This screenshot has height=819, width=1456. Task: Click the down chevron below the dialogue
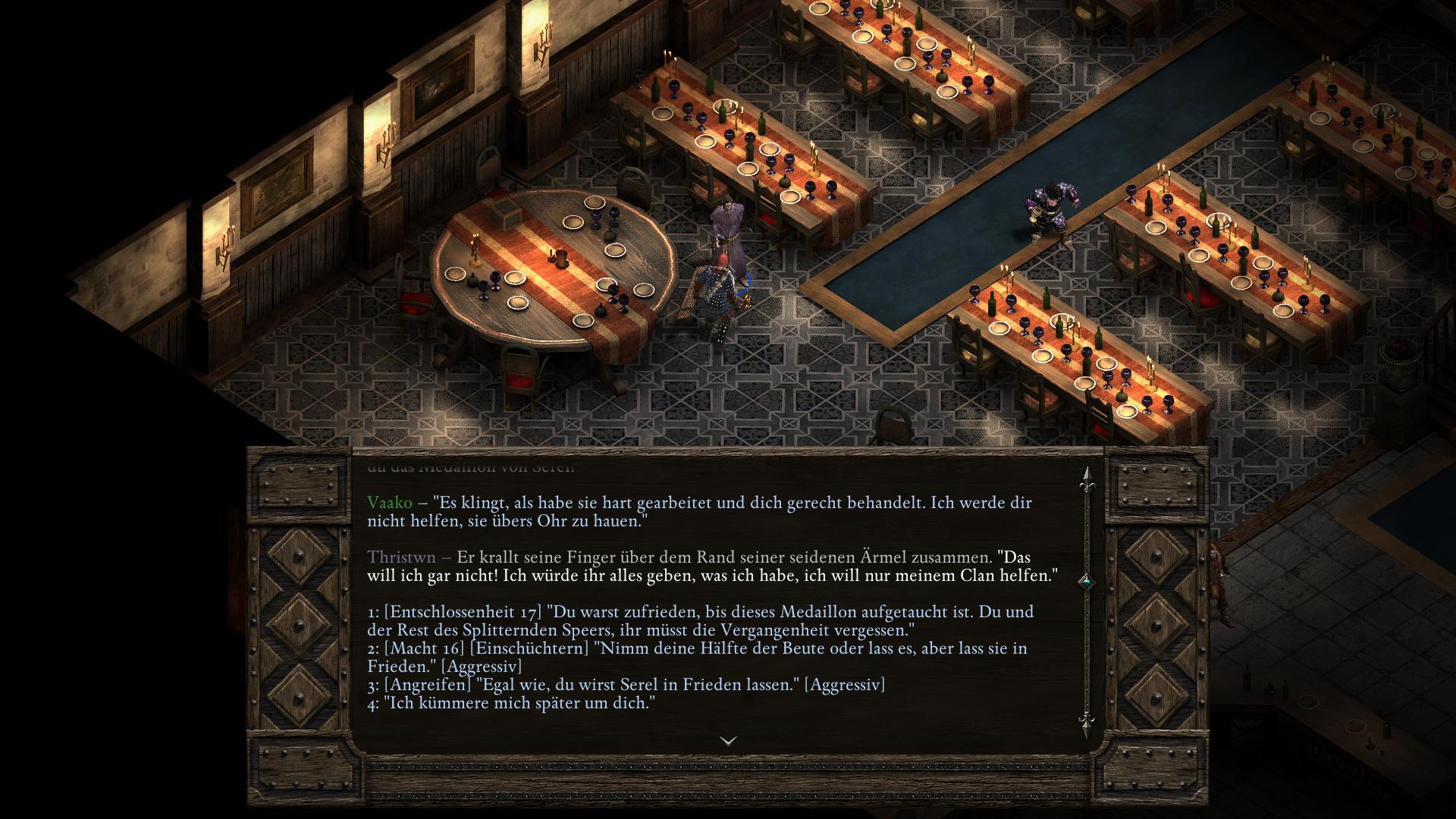[728, 741]
